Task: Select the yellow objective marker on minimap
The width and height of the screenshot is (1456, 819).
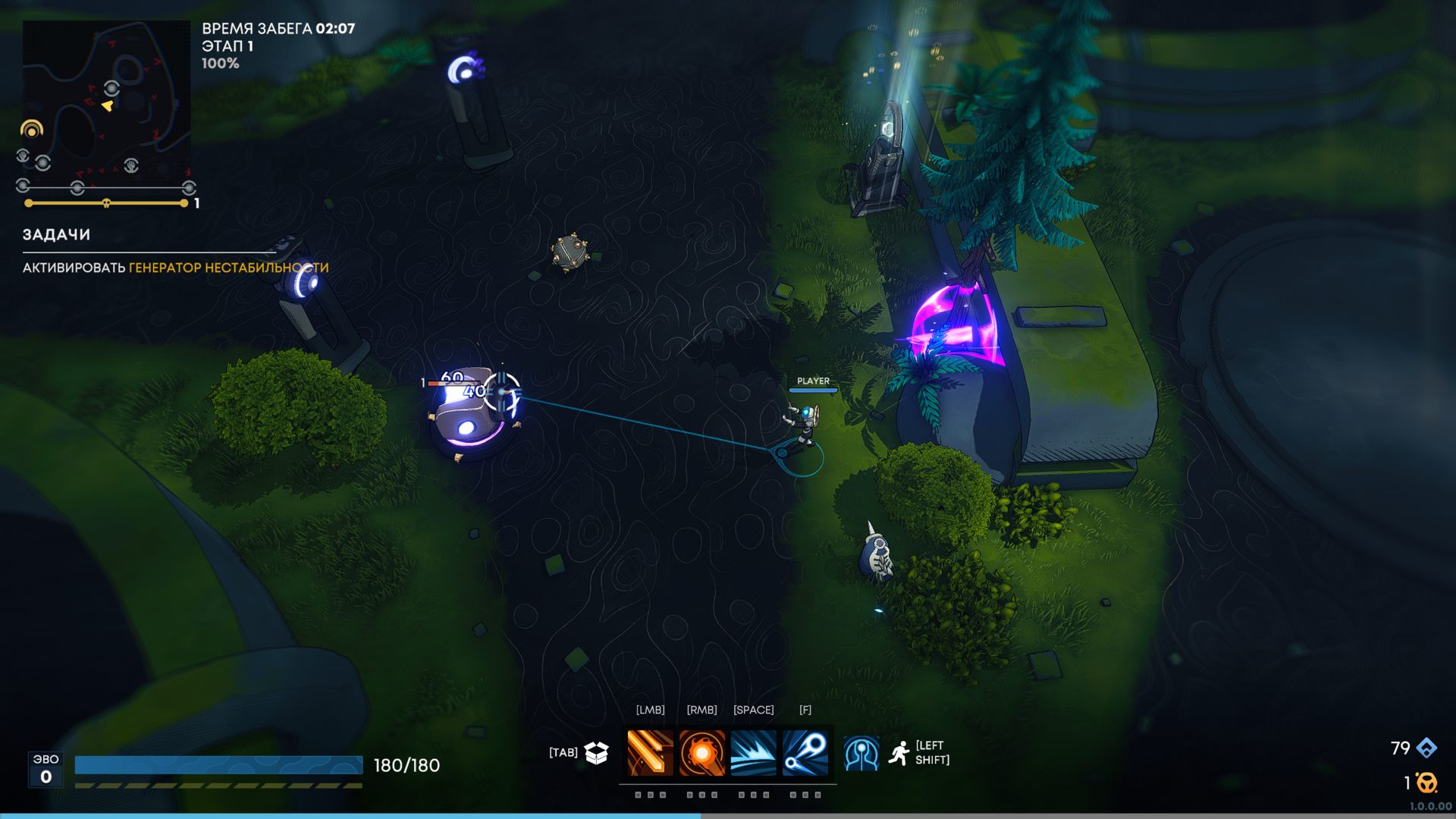Action: click(32, 130)
